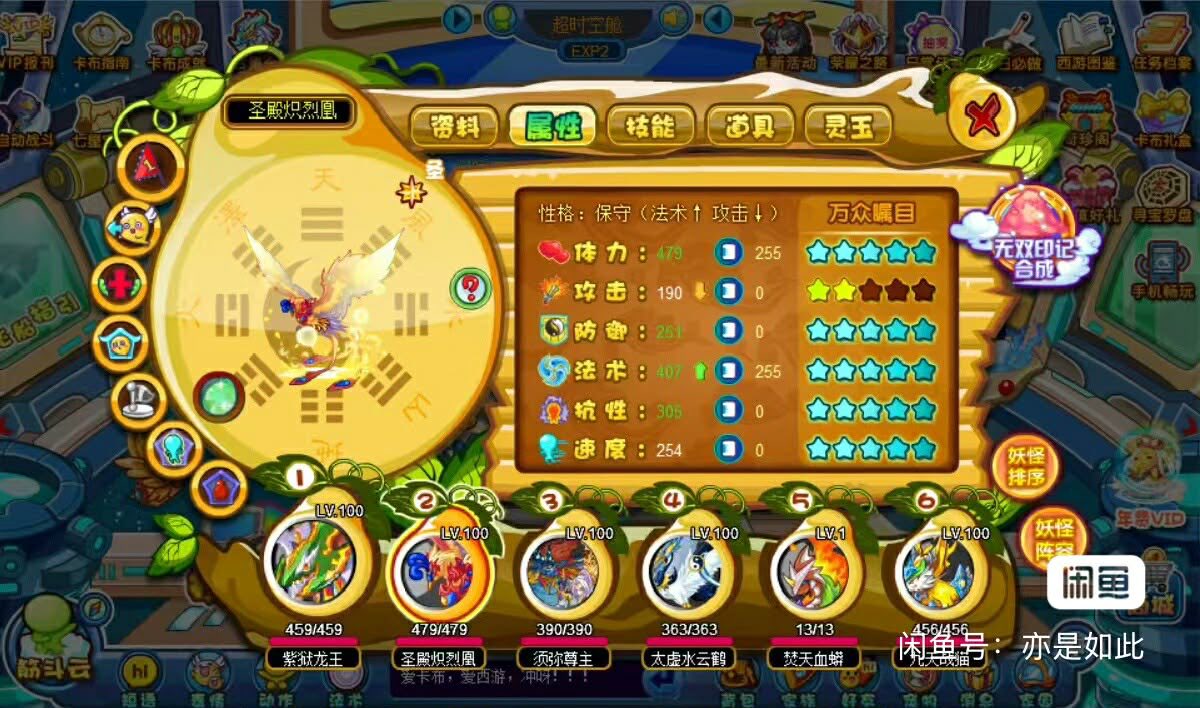This screenshot has width=1200, height=708.
Task: Switch to the 资料 tab
Action: coord(455,125)
